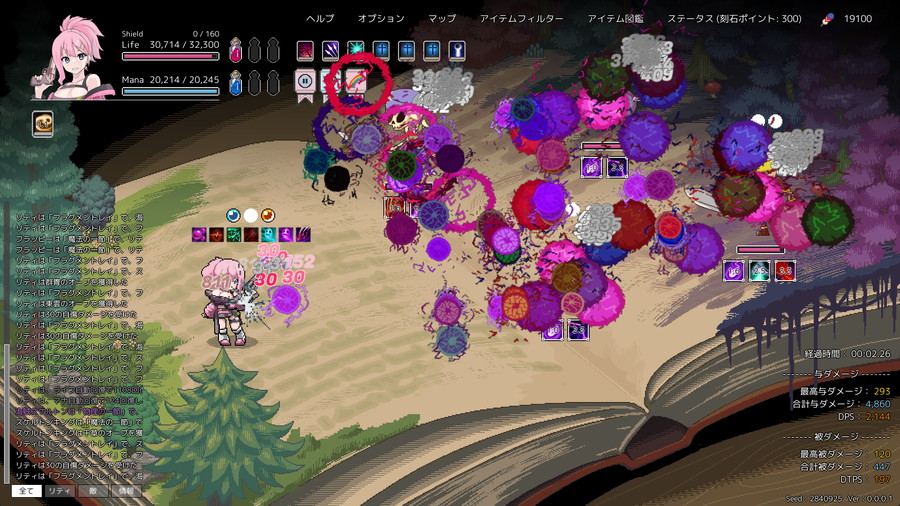Click the pause banner button

point(305,81)
